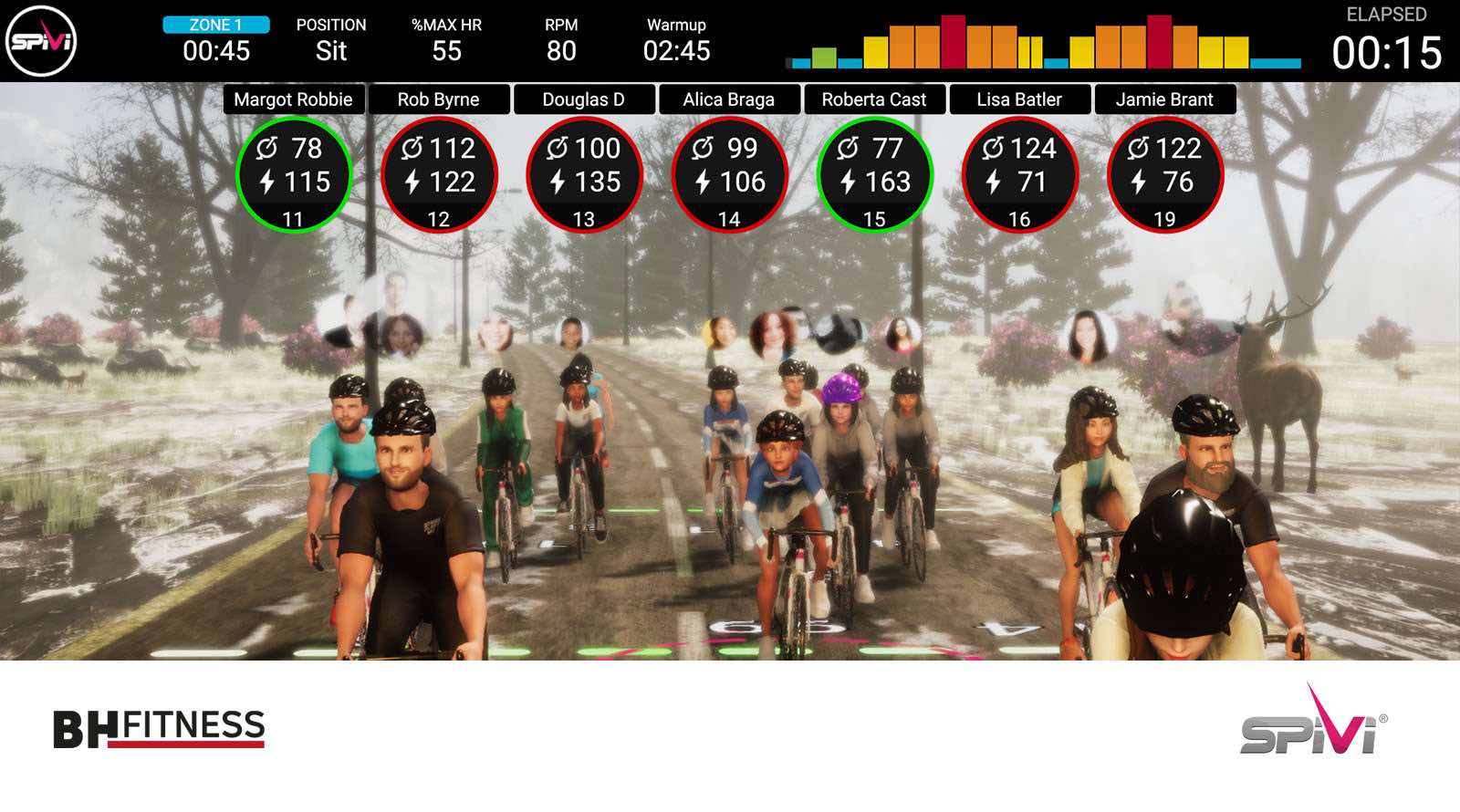The image size is (1460, 812).
Task: Select the Douglas D name tag
Action: [583, 99]
